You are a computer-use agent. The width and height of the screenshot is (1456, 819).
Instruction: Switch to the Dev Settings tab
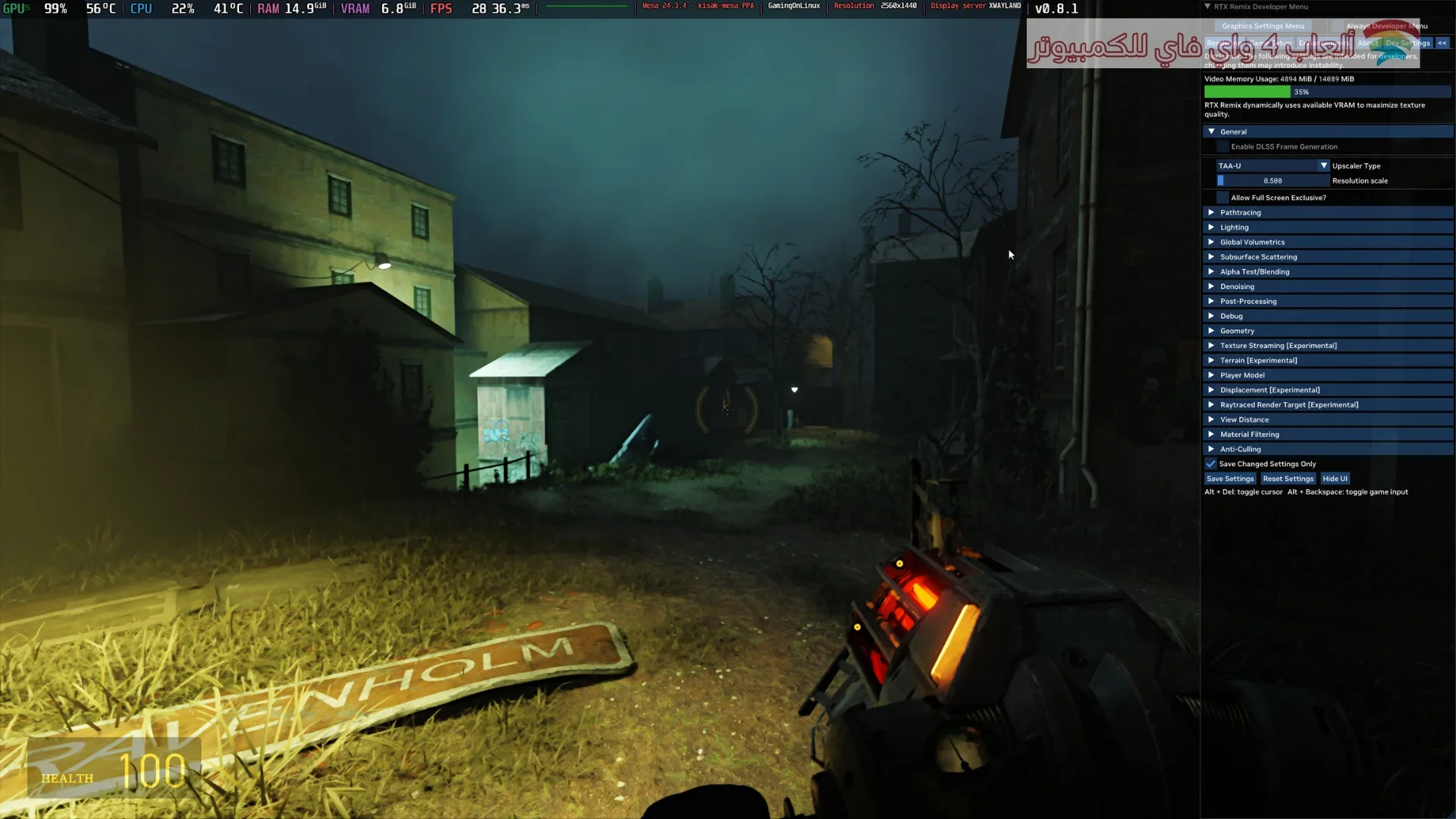(x=1407, y=43)
